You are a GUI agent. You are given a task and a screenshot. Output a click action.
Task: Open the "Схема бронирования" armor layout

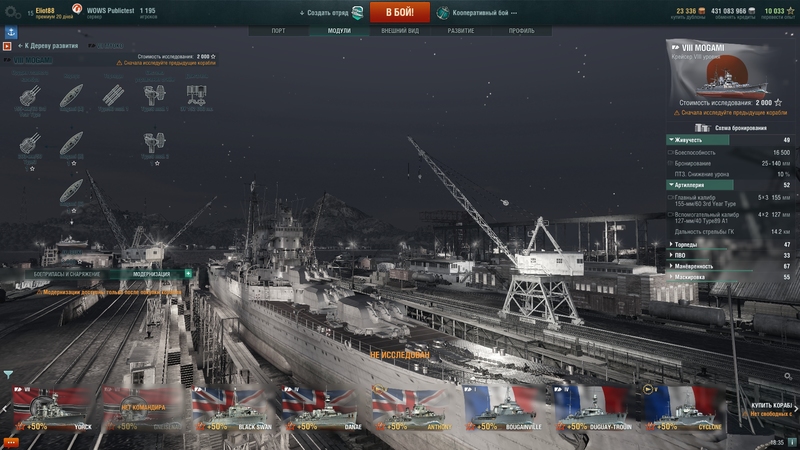[740, 128]
